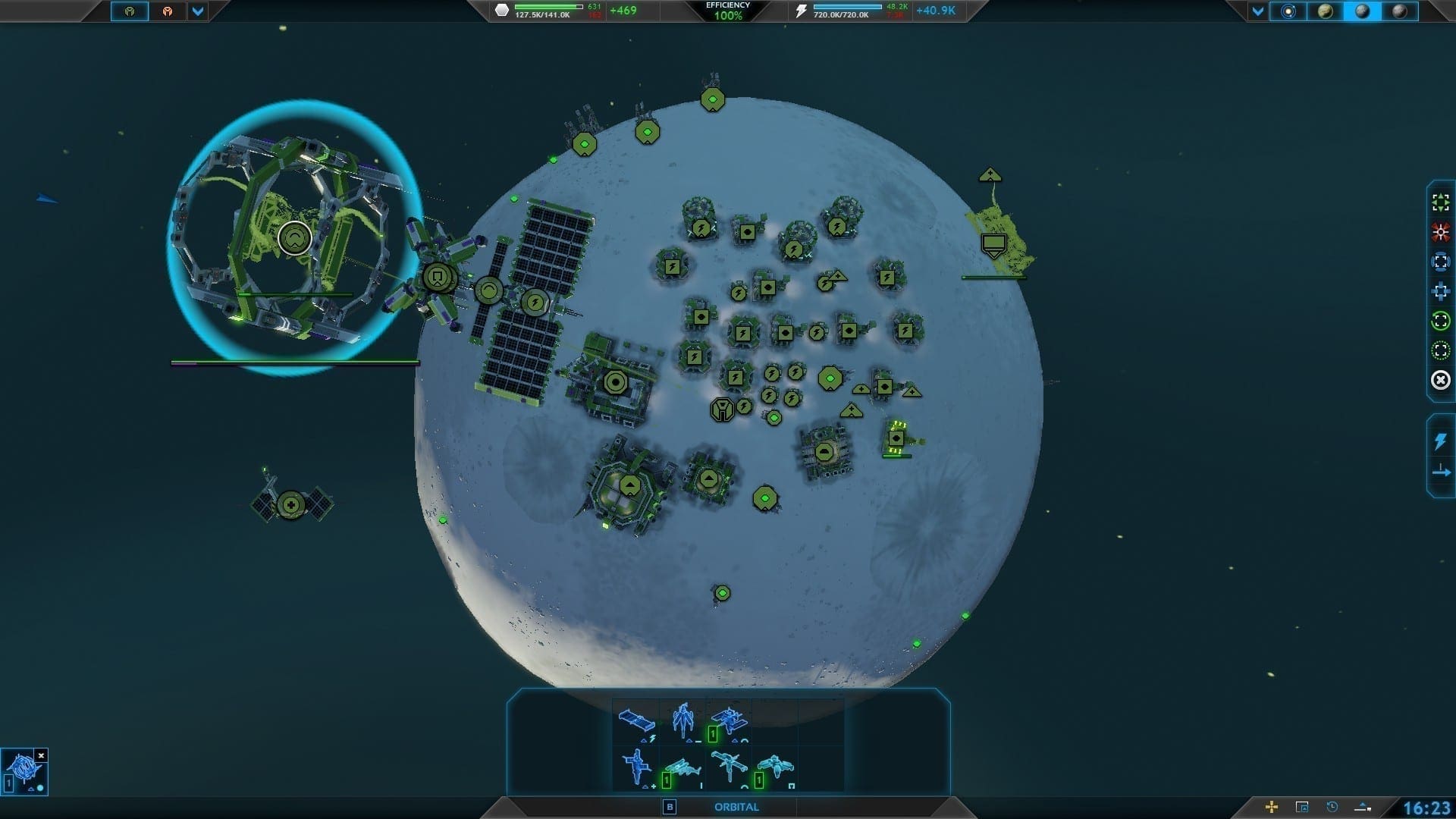Choose the red attack command icon

click(x=1440, y=232)
